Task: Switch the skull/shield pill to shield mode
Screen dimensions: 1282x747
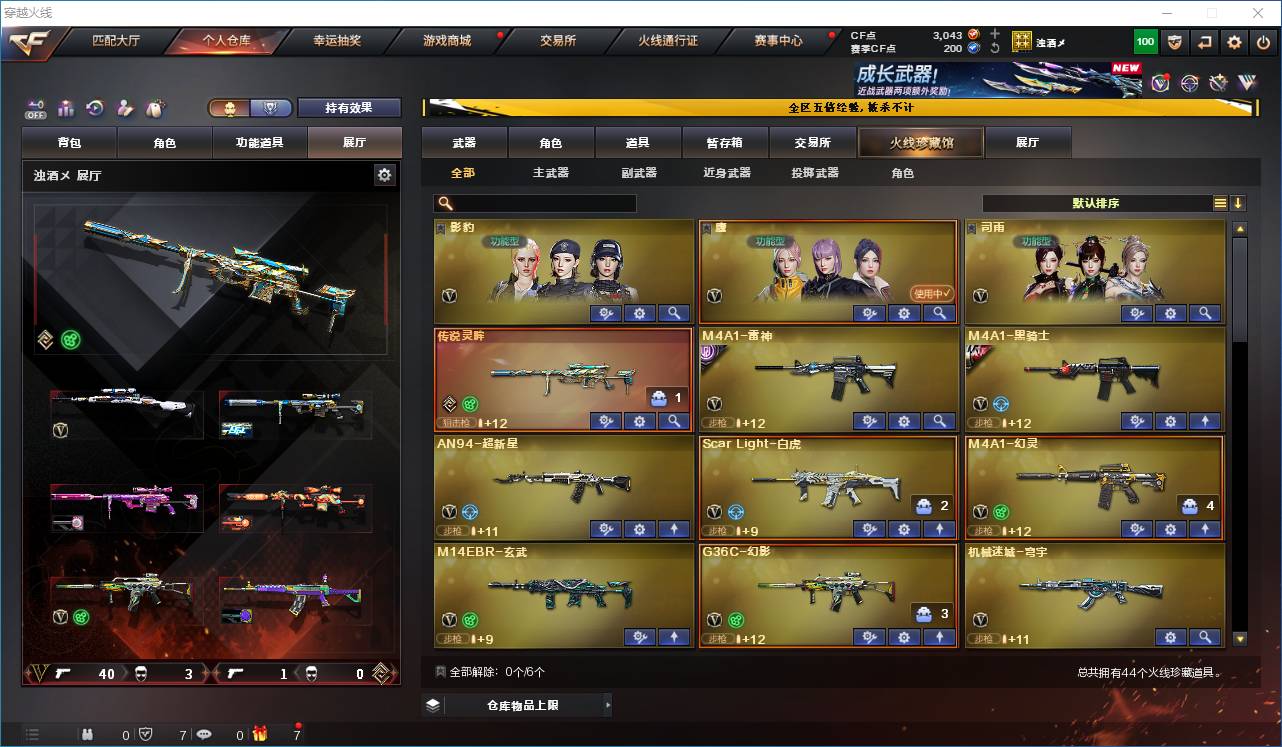Action: [271, 108]
